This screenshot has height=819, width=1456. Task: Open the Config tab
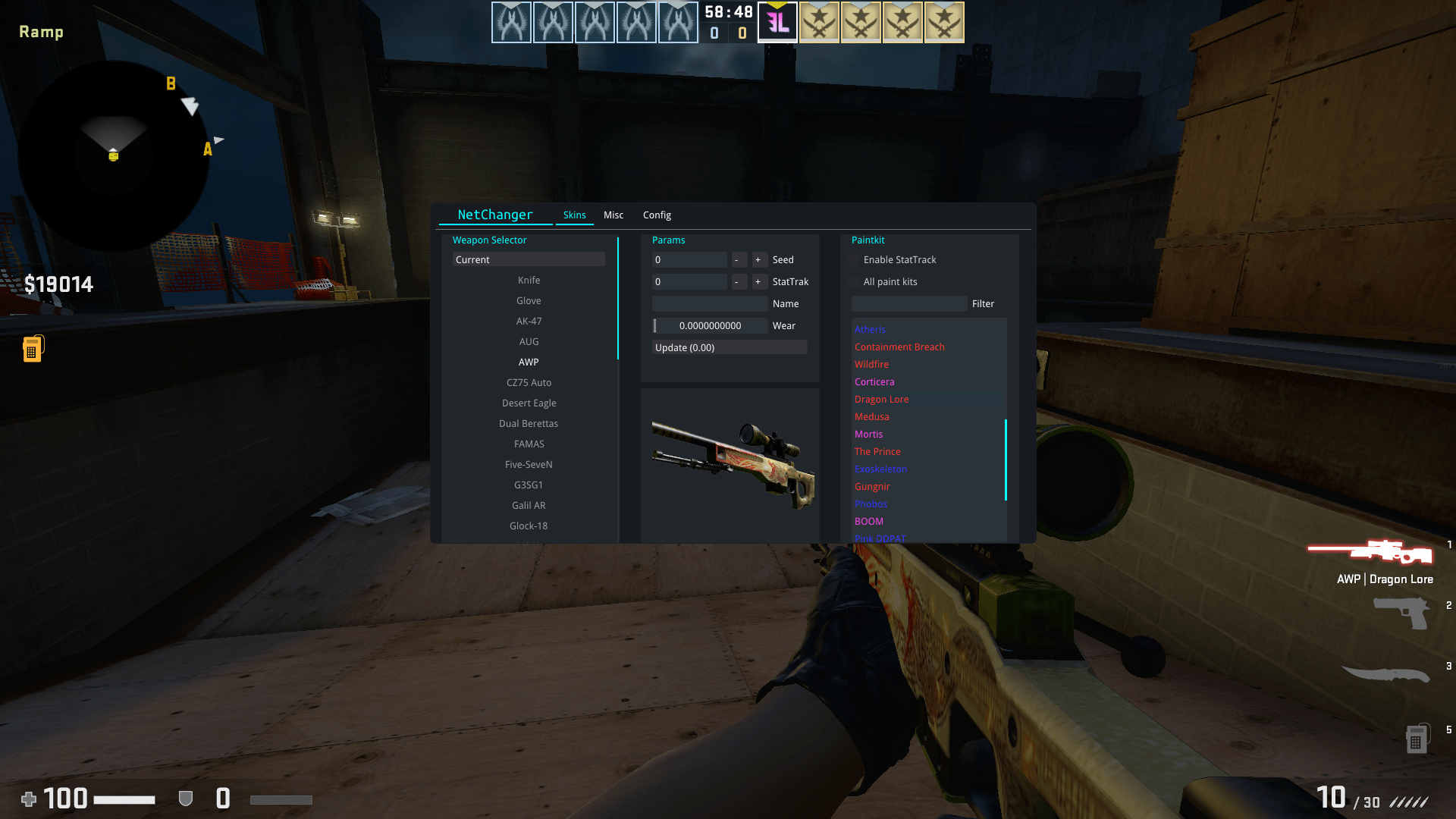pos(657,215)
